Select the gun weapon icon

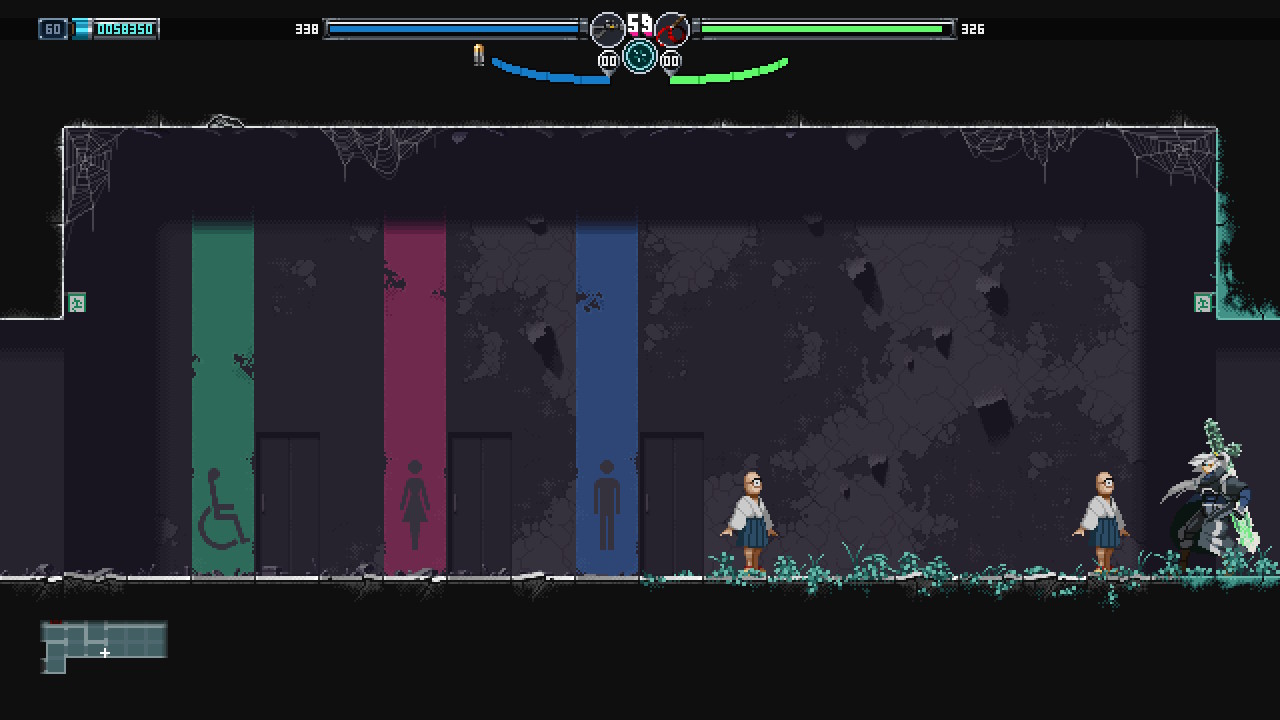(607, 30)
